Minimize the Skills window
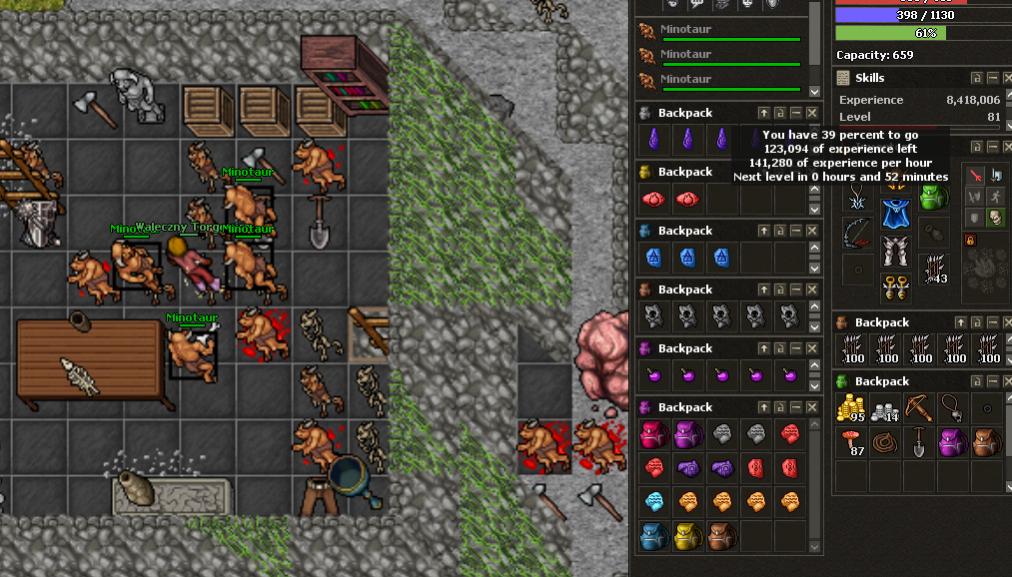The image size is (1012, 577). point(992,78)
